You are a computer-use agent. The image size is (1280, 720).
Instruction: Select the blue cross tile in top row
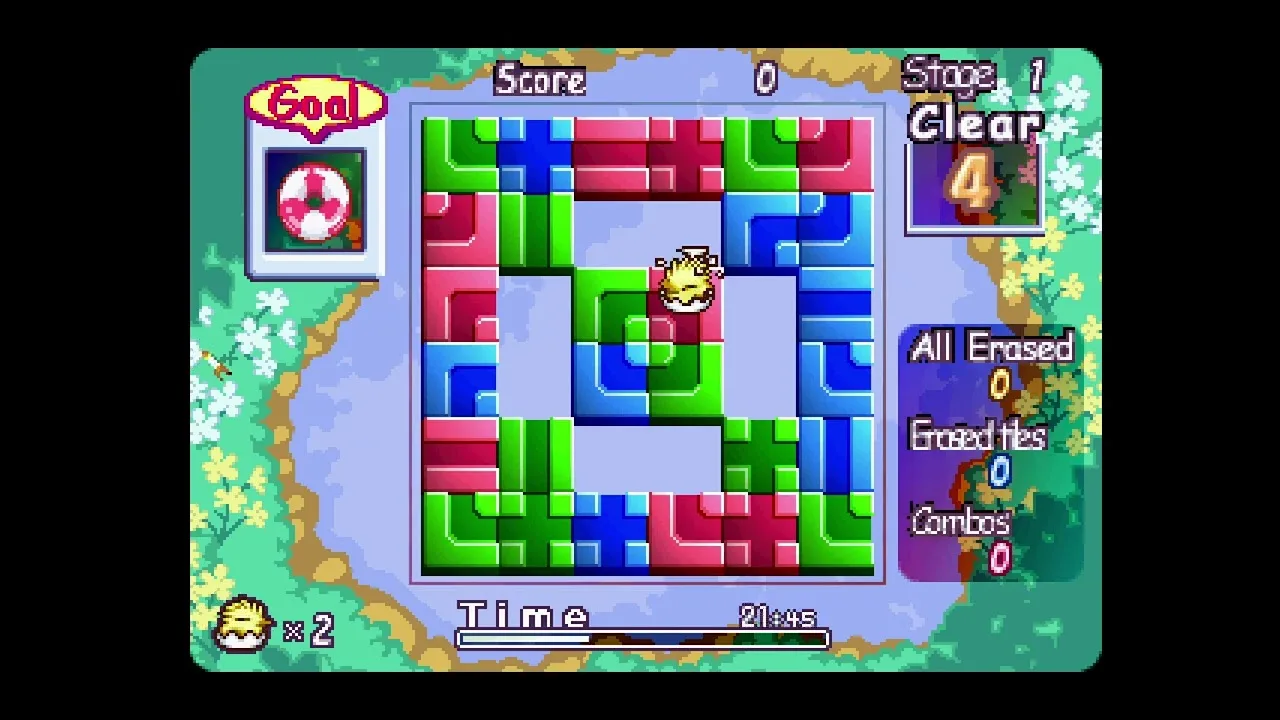(535, 155)
